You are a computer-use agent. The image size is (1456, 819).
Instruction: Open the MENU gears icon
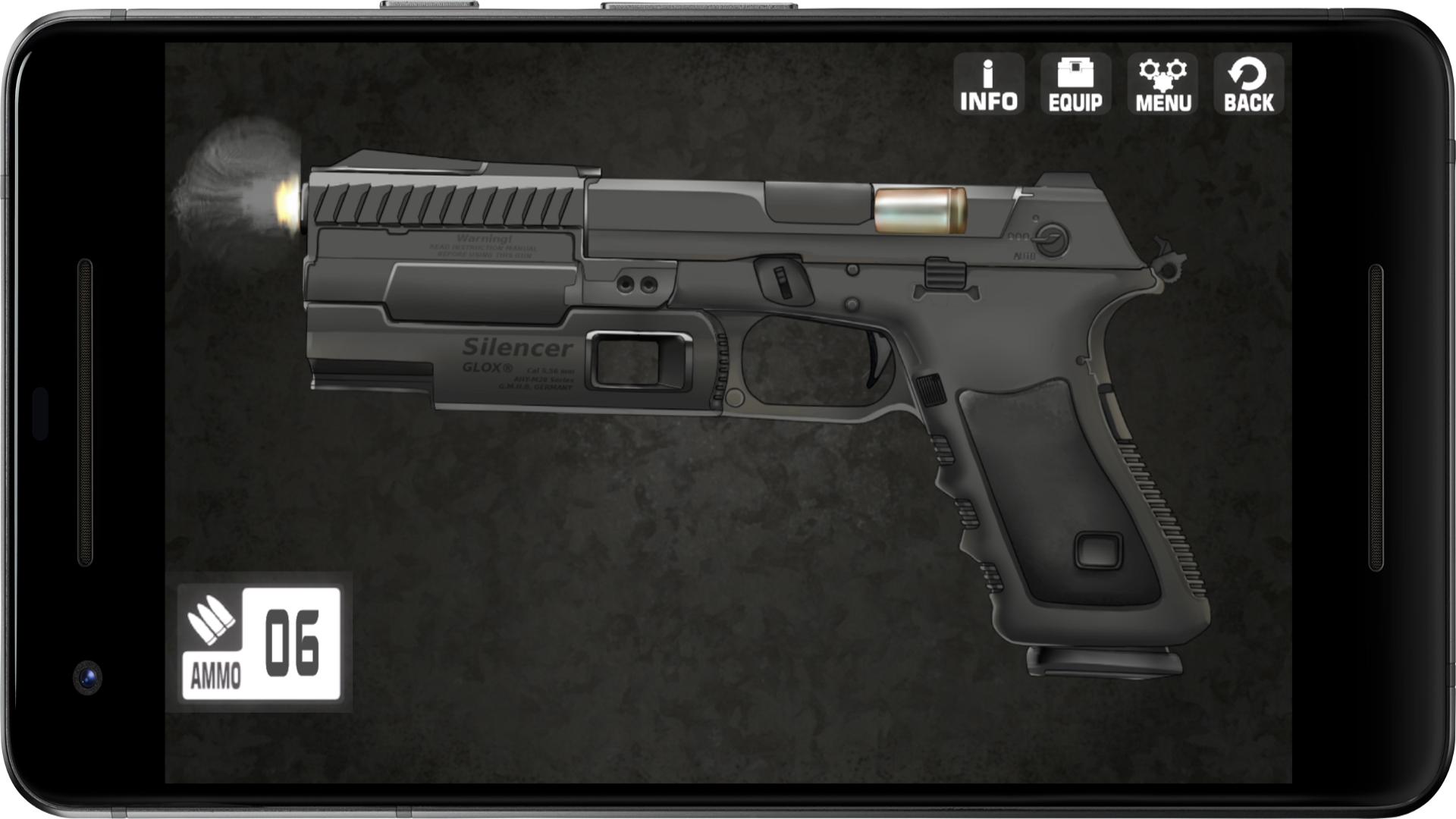pyautogui.click(x=1163, y=82)
